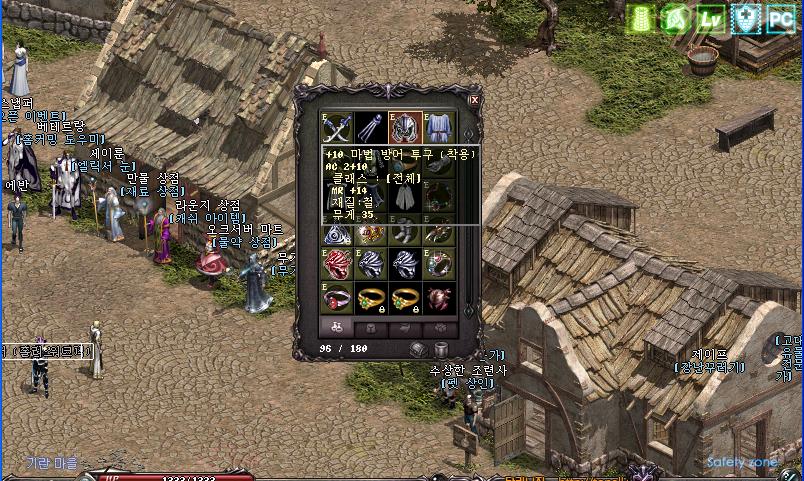This screenshot has height=481, width=804.
Task: Close the inventory window
Action: coord(474,100)
